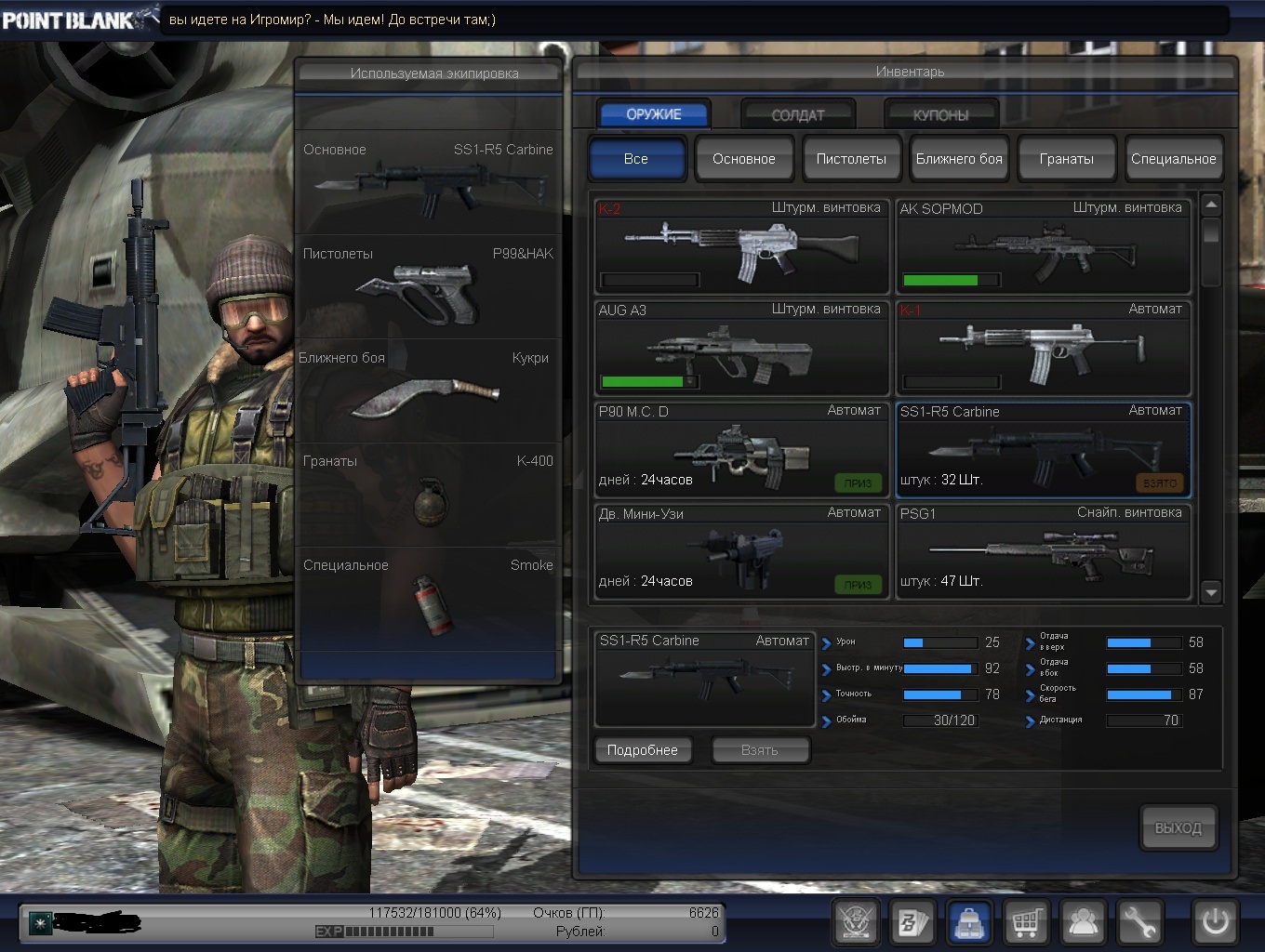
Task: Select the equipped Кукри knife slot
Action: click(428, 390)
